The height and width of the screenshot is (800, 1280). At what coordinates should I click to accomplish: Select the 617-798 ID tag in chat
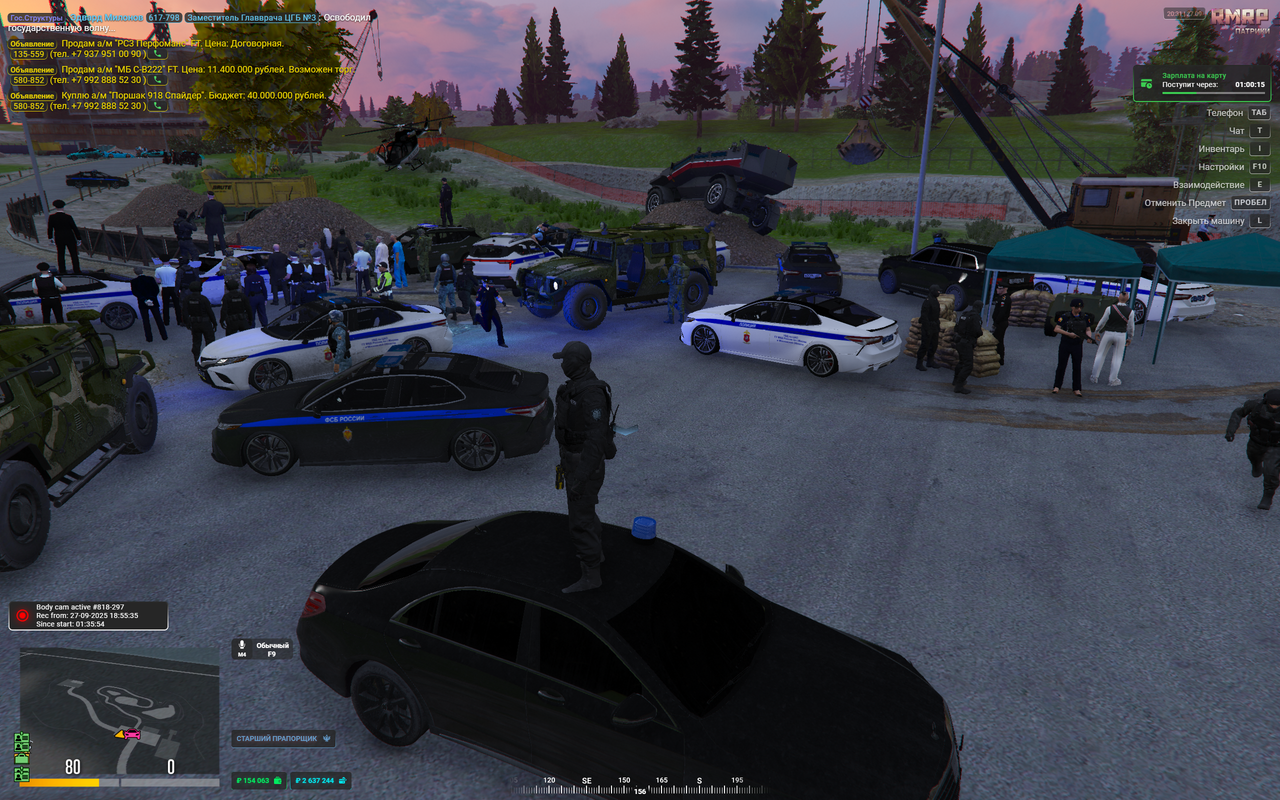point(164,18)
